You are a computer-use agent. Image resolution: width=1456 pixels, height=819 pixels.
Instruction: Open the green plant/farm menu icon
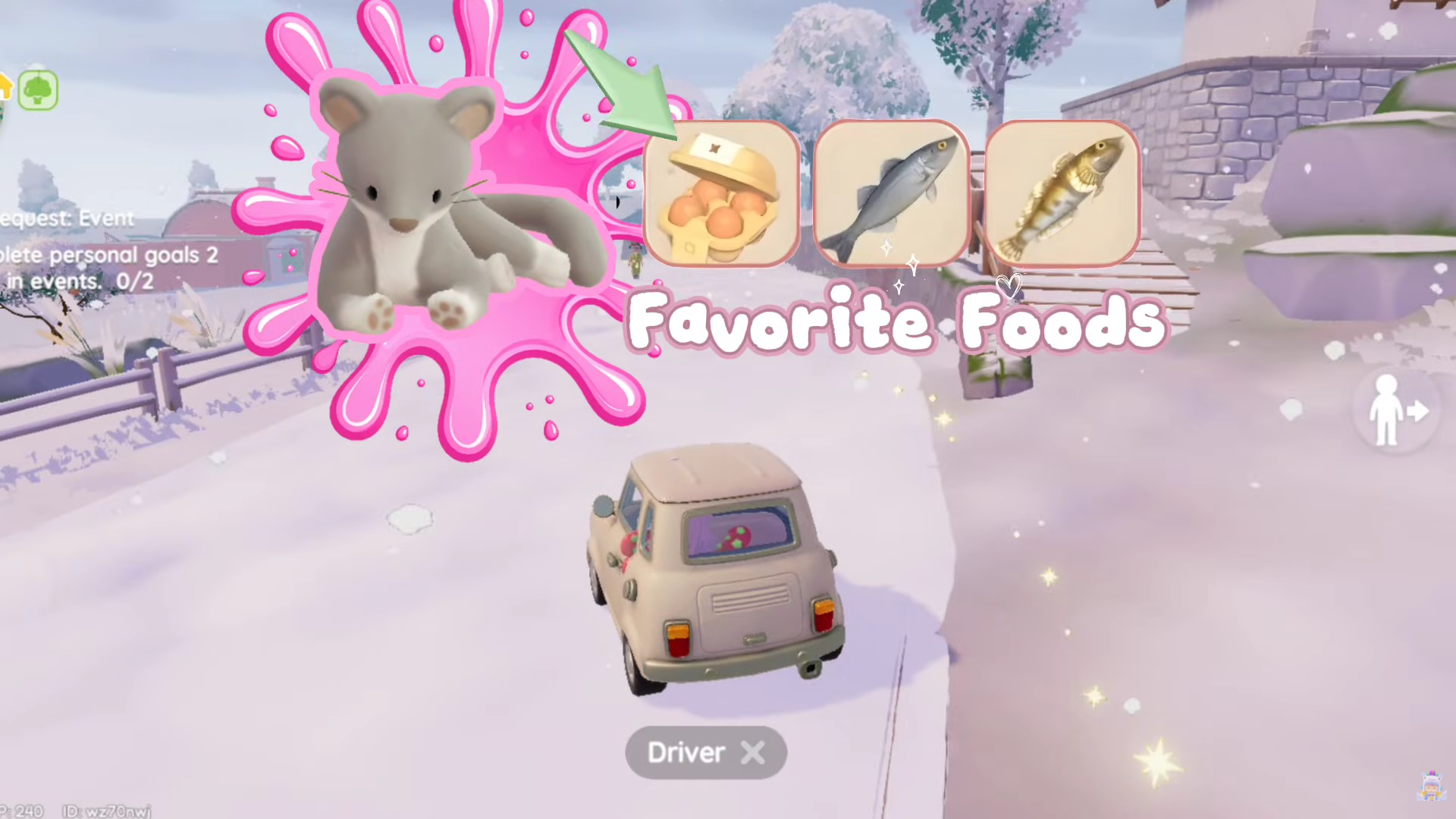tap(38, 89)
